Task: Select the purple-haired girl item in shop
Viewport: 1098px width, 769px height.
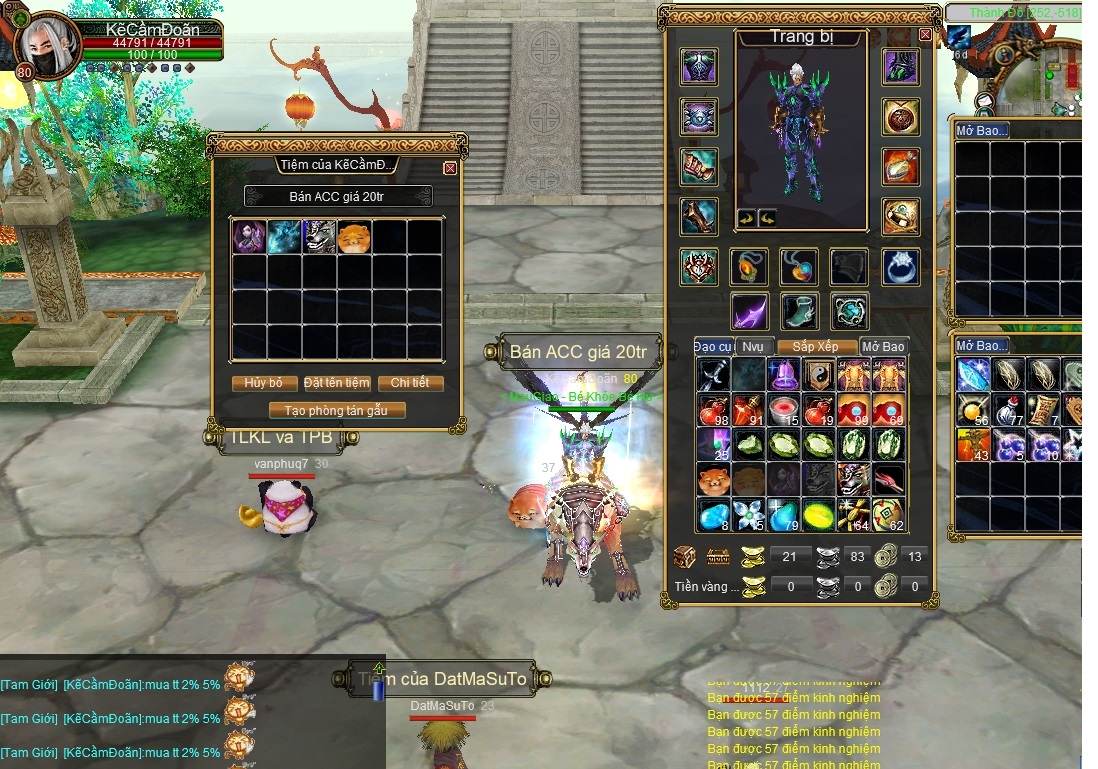Action: [x=249, y=237]
